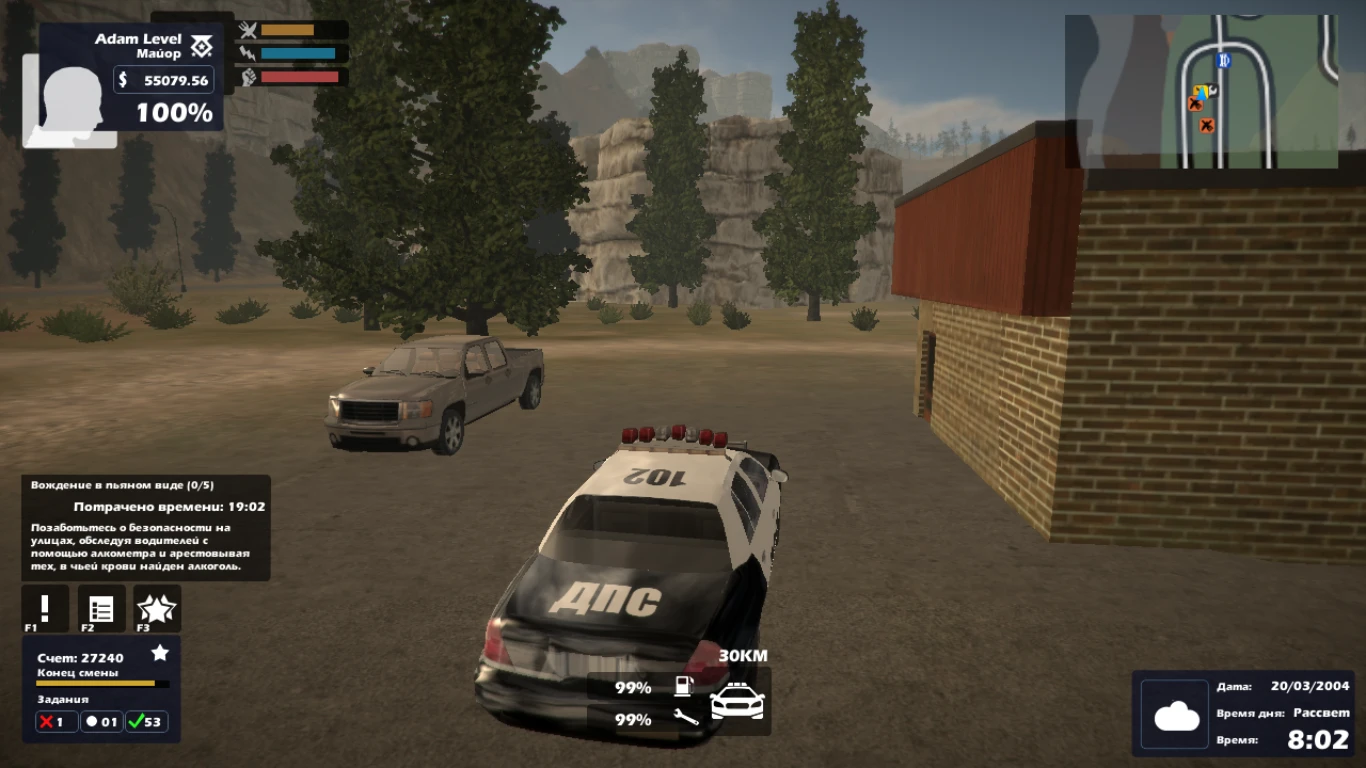Click the green checkmark completed tasks counter

tap(148, 722)
